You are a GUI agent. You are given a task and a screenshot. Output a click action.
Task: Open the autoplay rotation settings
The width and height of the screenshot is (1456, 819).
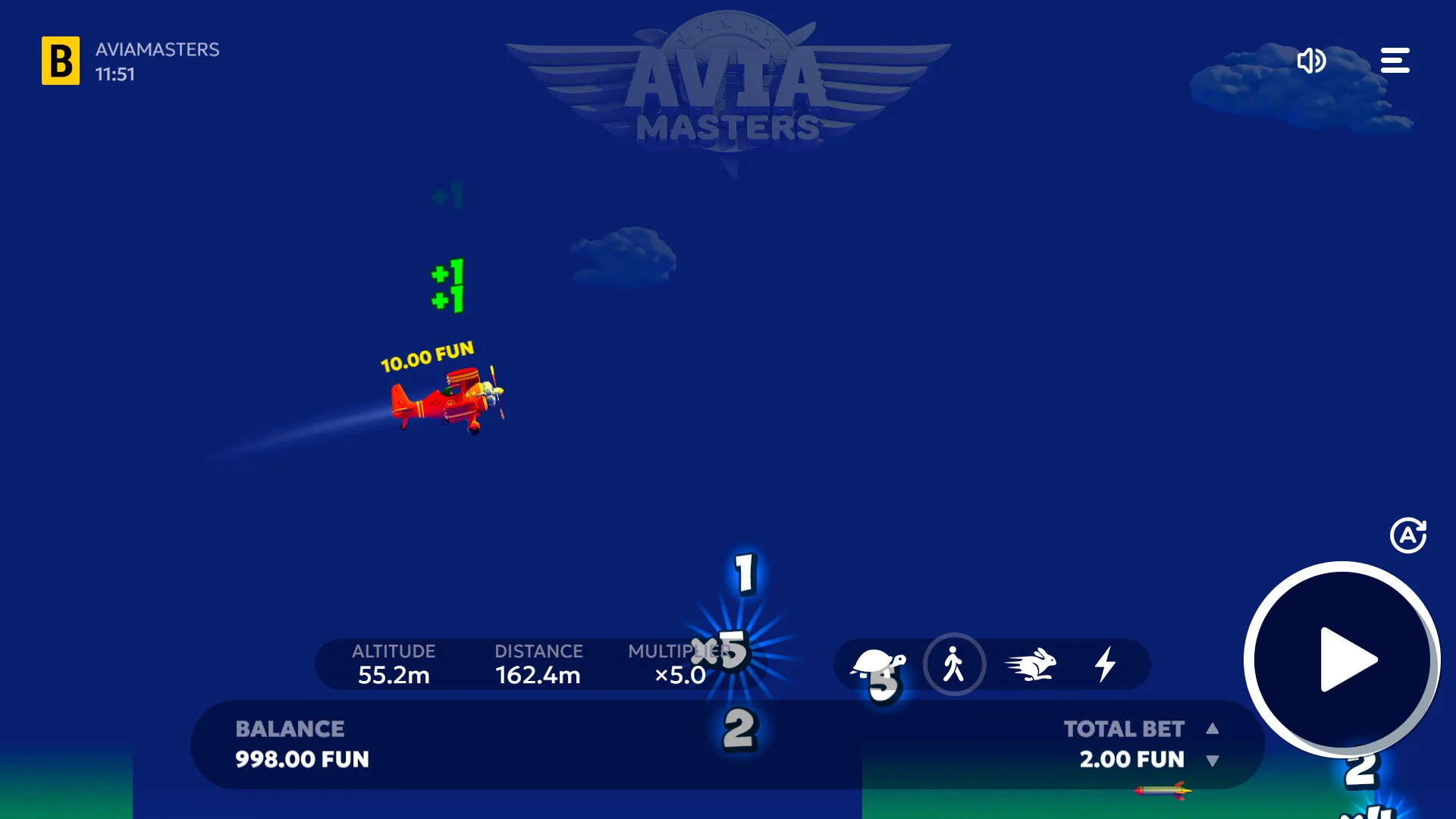click(x=1409, y=535)
